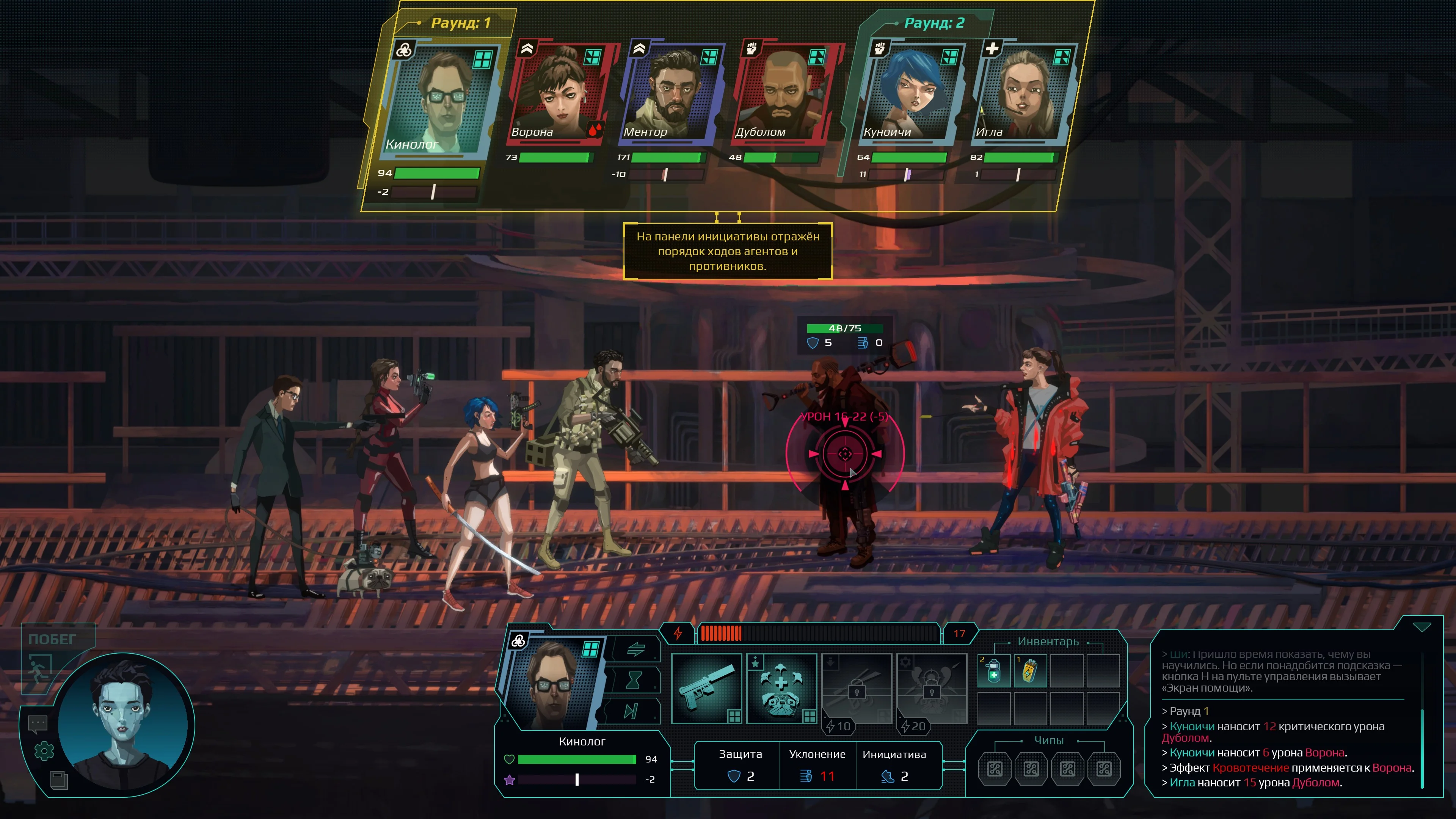Skip turn with the skip-forward button
The height and width of the screenshot is (819, 1456).
631,711
